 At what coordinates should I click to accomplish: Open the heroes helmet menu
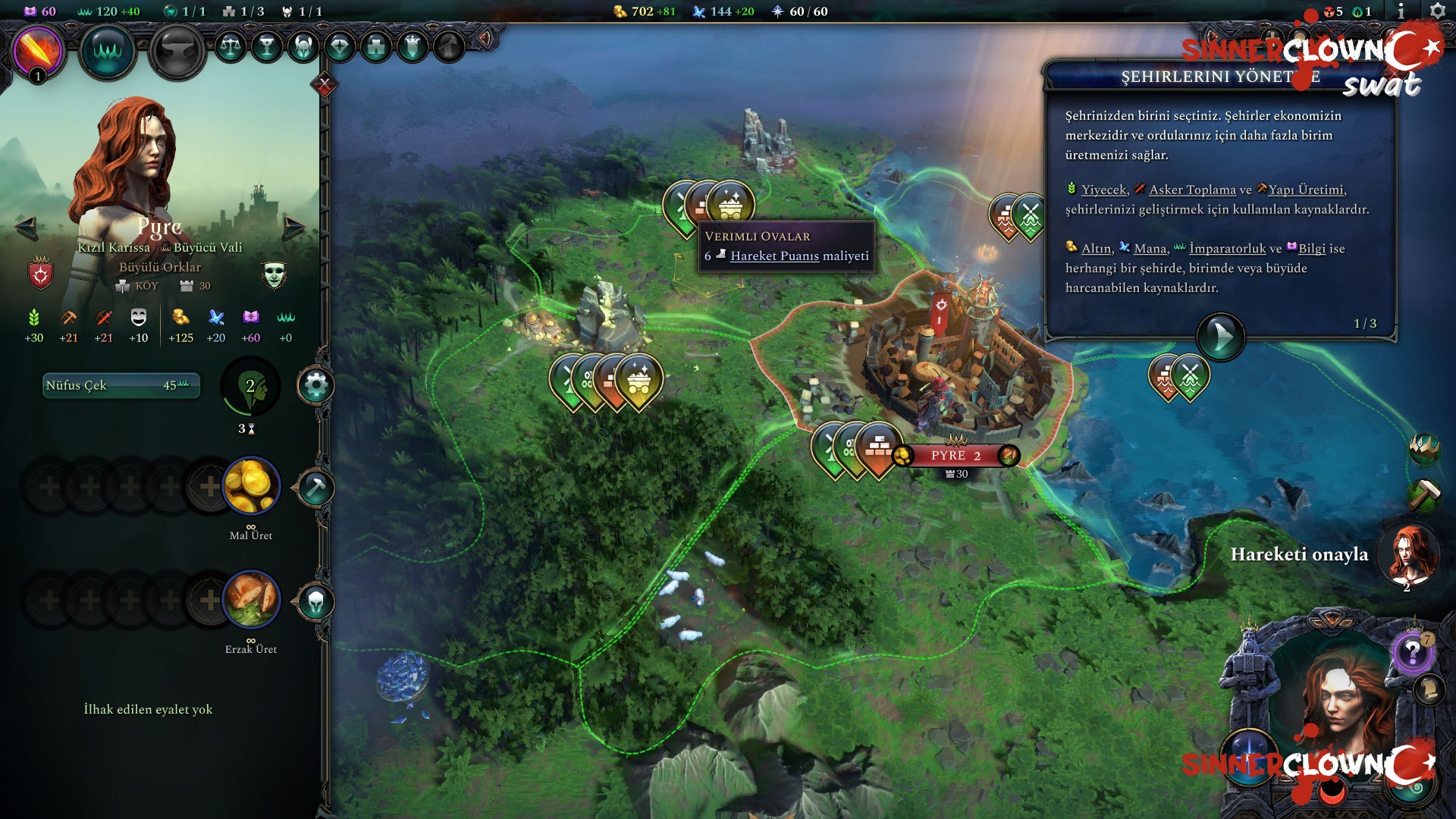click(x=303, y=47)
